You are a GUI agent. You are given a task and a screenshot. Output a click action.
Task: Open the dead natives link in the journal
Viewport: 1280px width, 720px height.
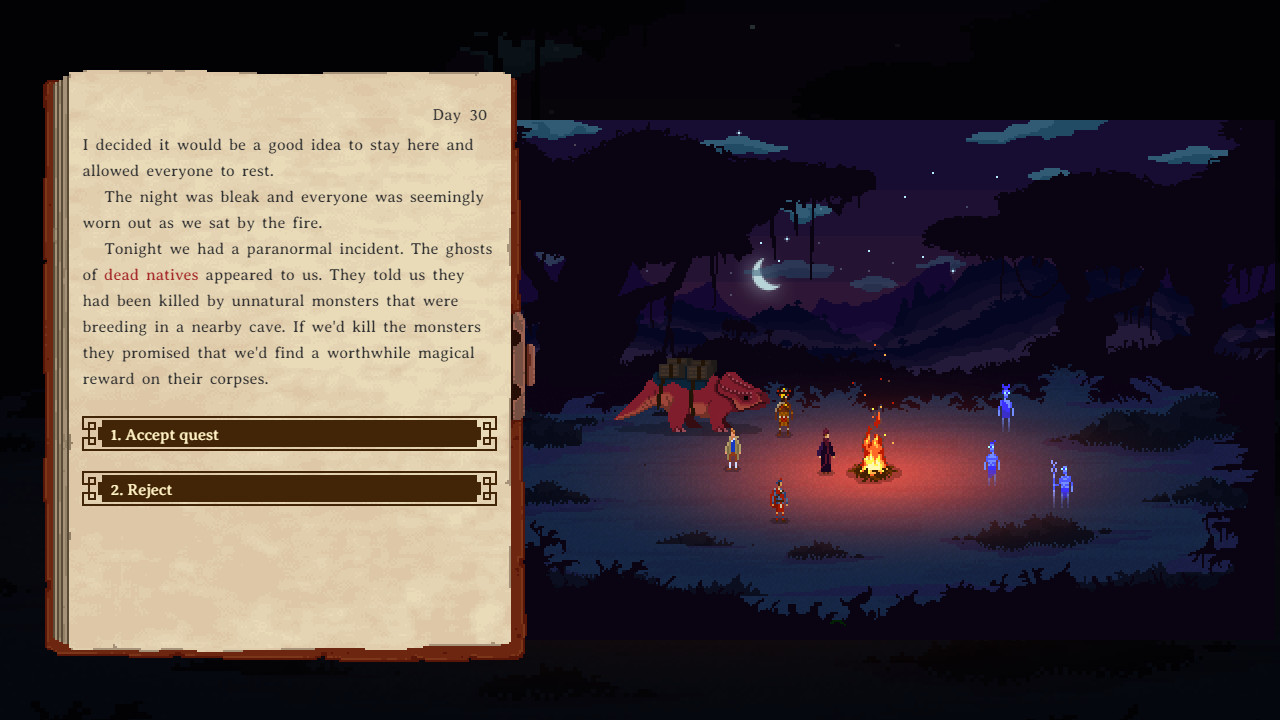click(150, 274)
